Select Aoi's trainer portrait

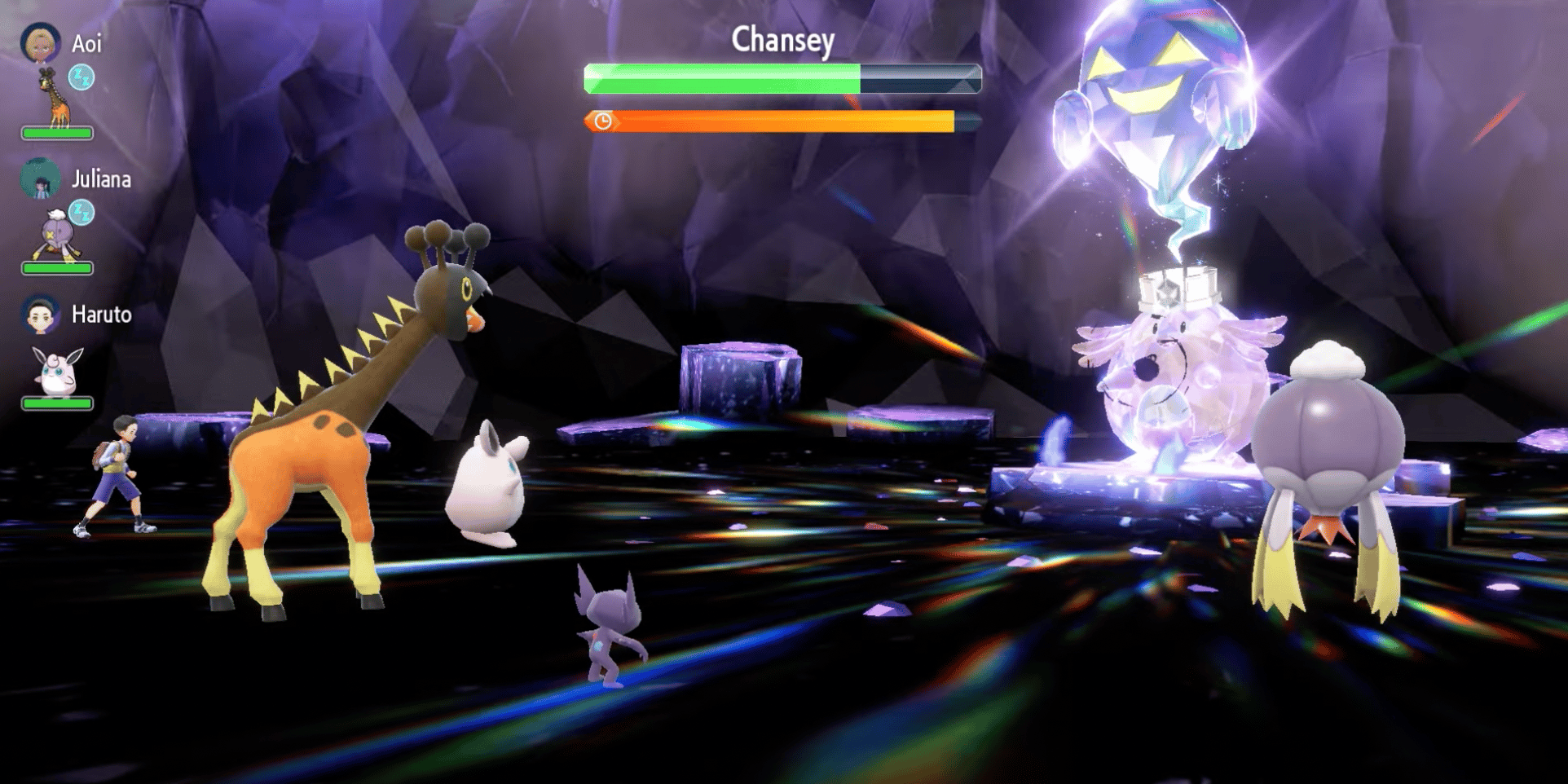40,42
